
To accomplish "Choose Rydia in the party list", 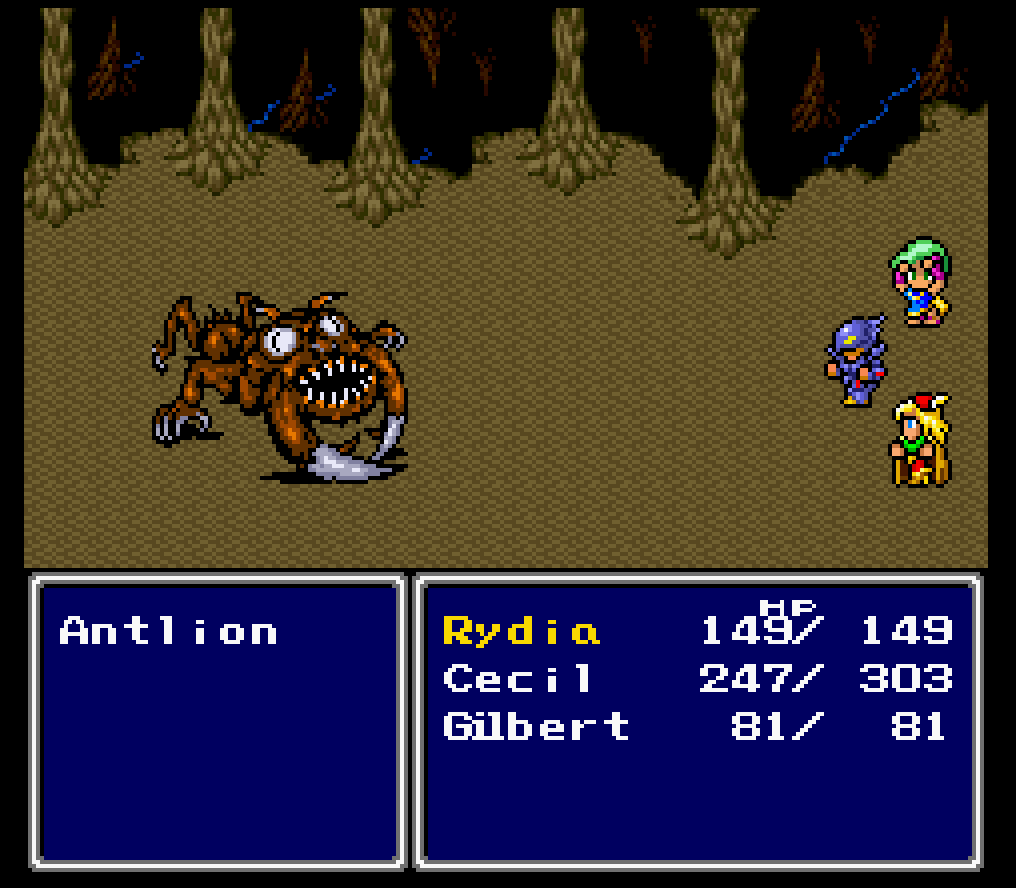I will coord(521,632).
